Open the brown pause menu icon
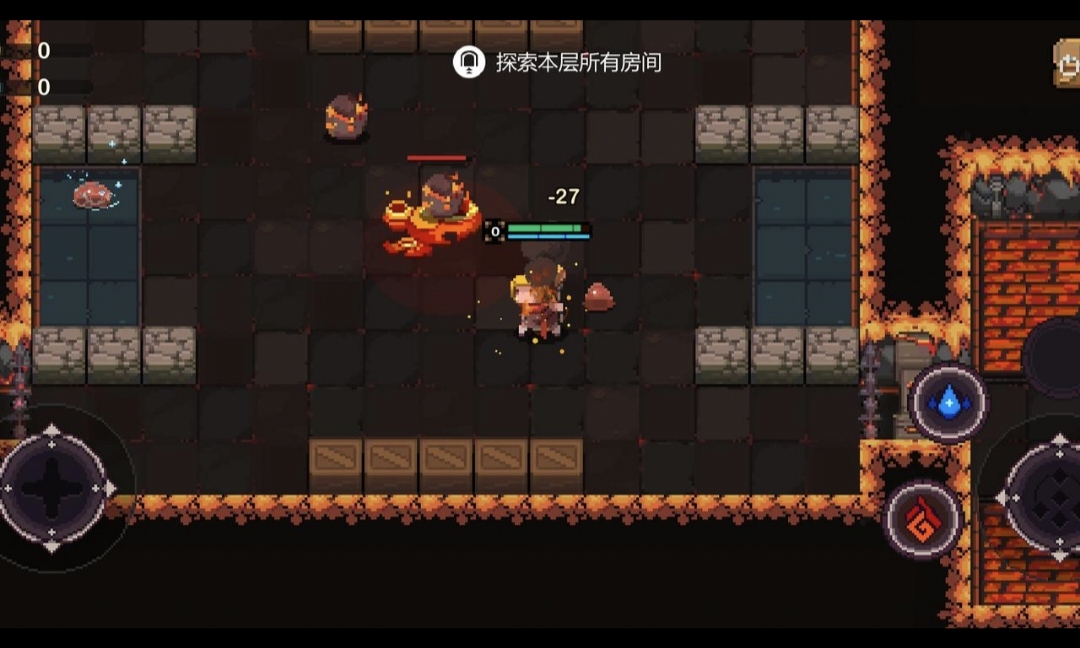The width and height of the screenshot is (1080, 648). [x=1067, y=63]
